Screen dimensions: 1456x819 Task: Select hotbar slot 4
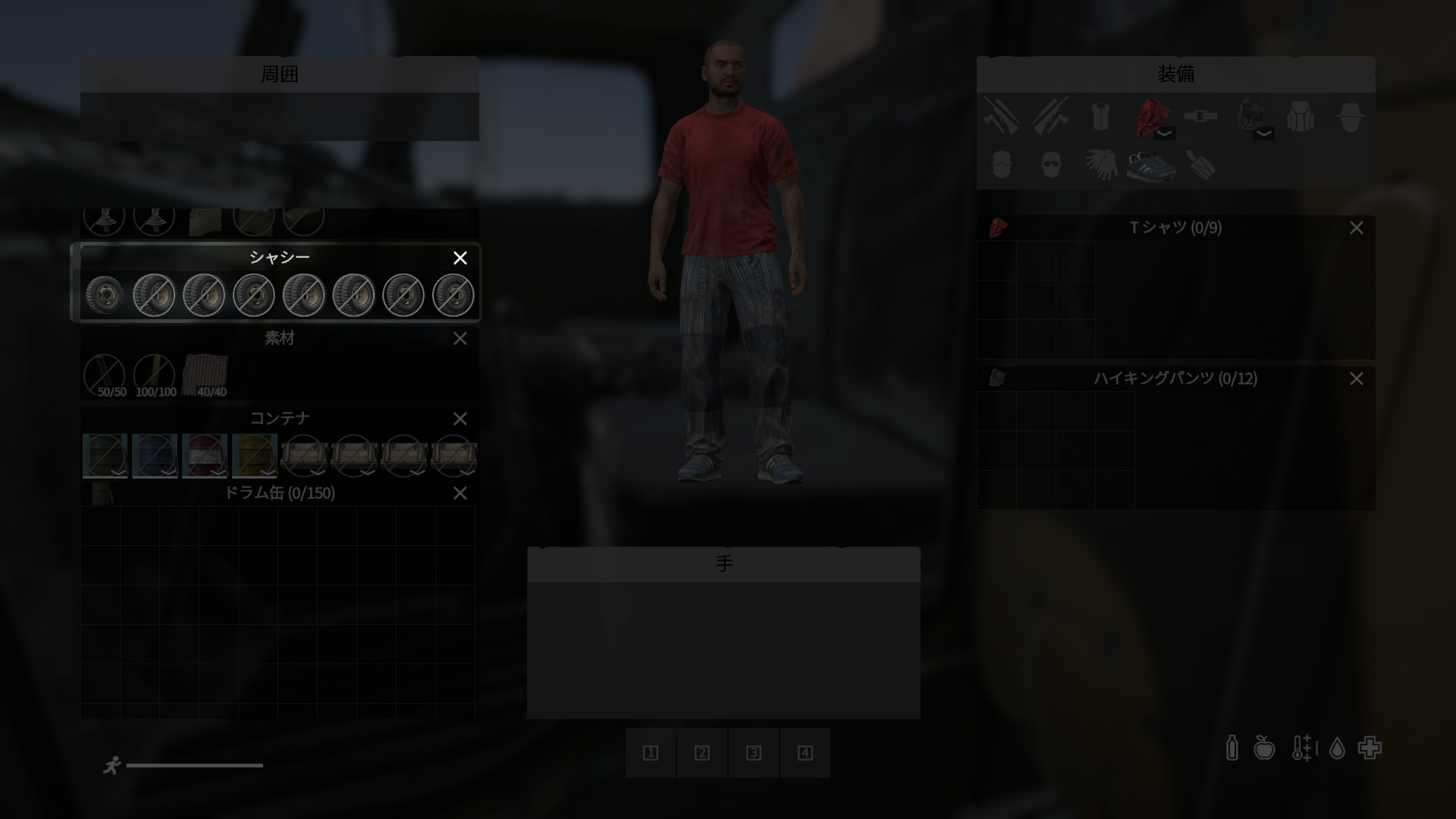805,753
